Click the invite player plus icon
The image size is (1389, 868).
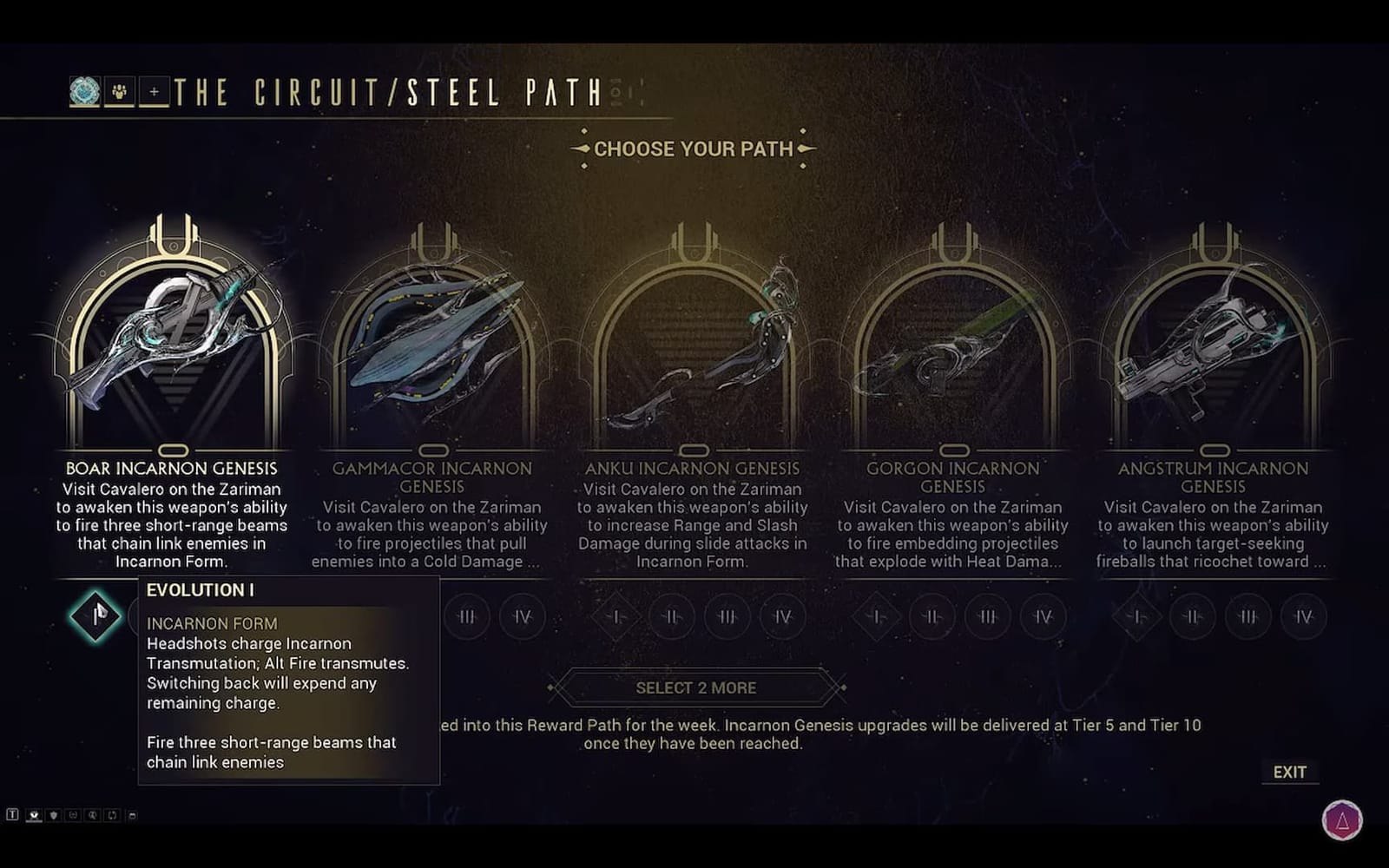[x=153, y=91]
